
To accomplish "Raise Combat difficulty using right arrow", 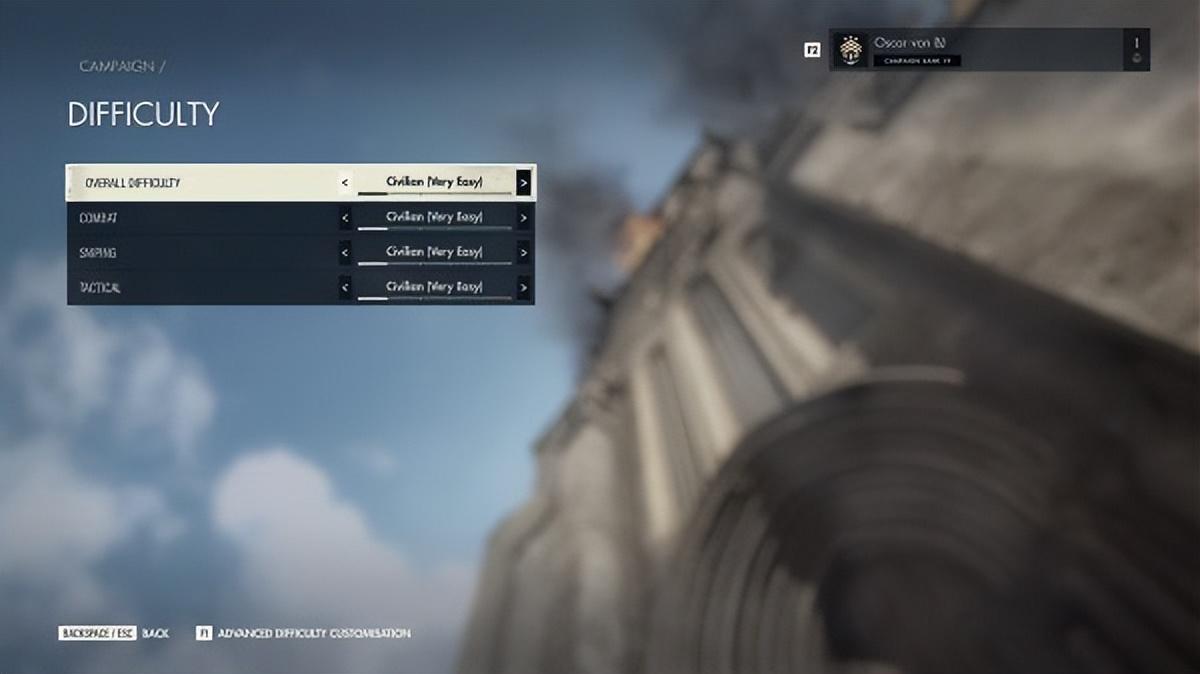I will click(523, 218).
